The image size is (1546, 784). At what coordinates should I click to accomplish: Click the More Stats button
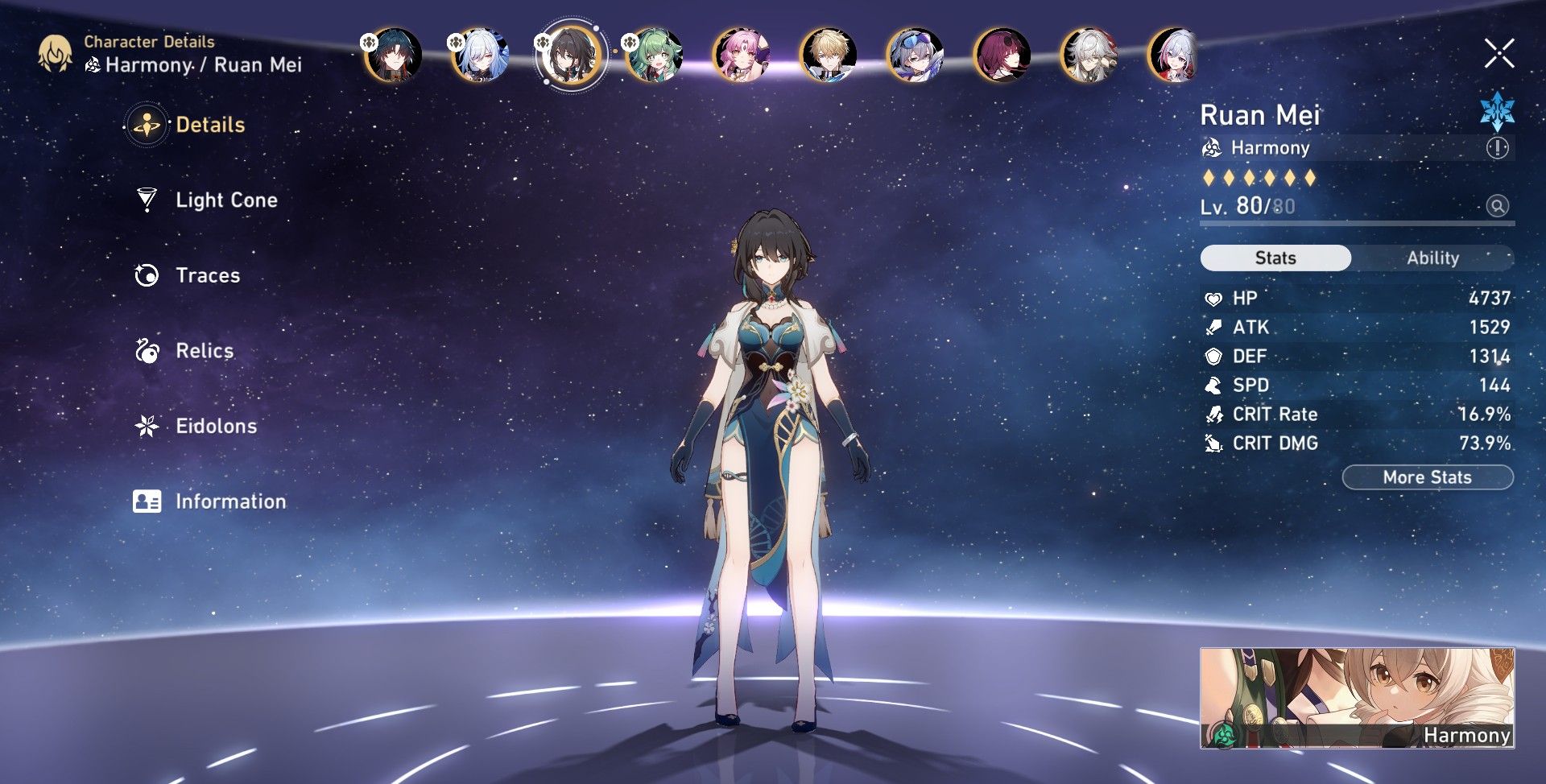click(1428, 477)
